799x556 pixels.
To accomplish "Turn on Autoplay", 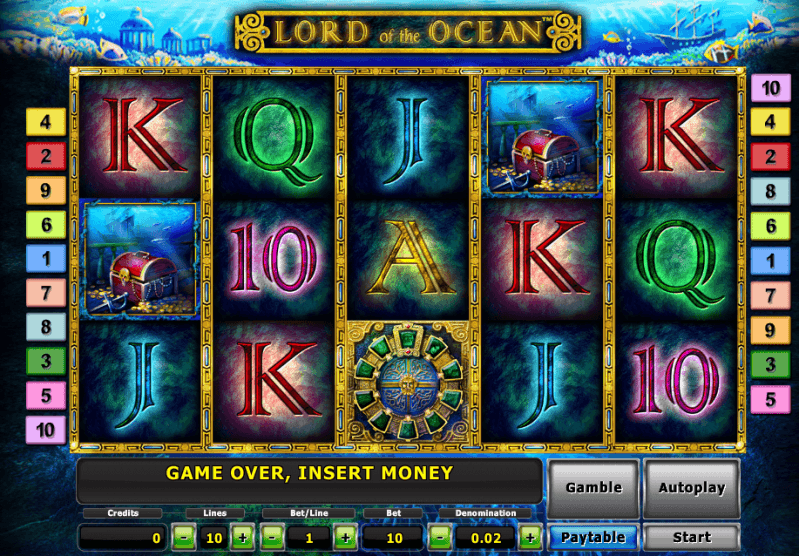I will pyautogui.click(x=691, y=489).
